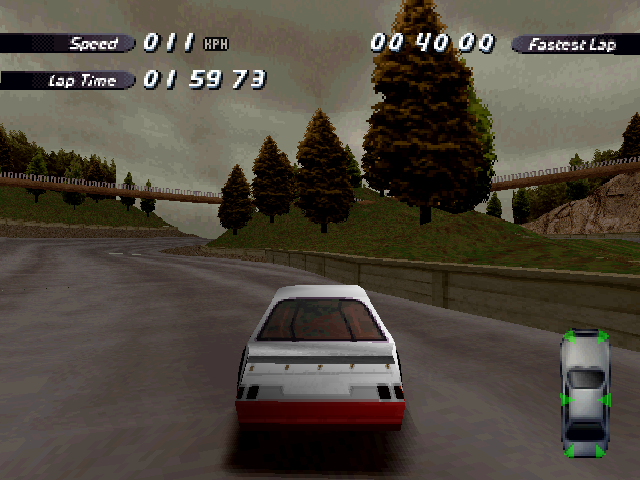Click the car damage indicator icon
Screen dimensions: 640x480
(x=585, y=393)
